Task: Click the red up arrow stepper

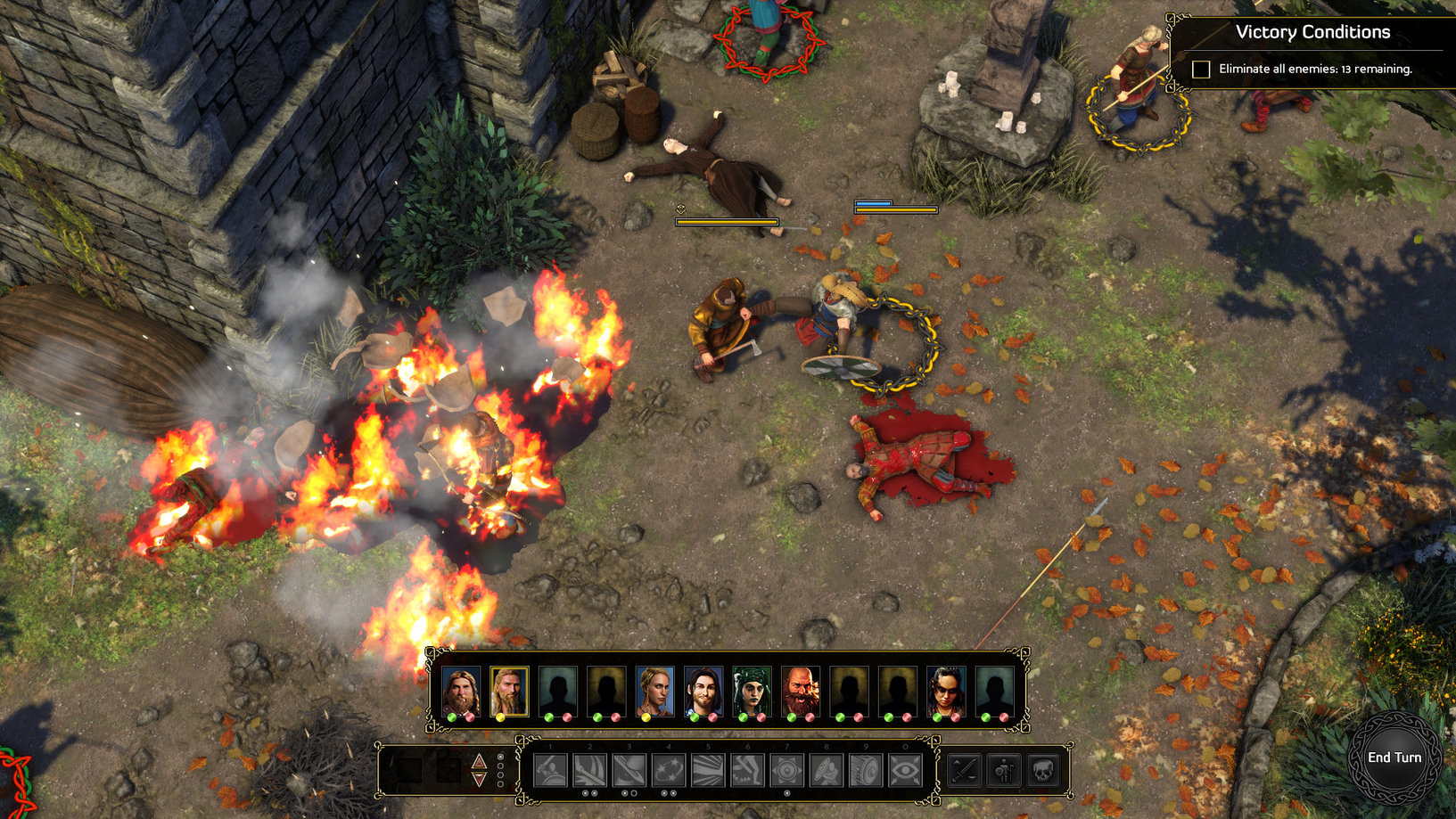Action: tap(479, 760)
